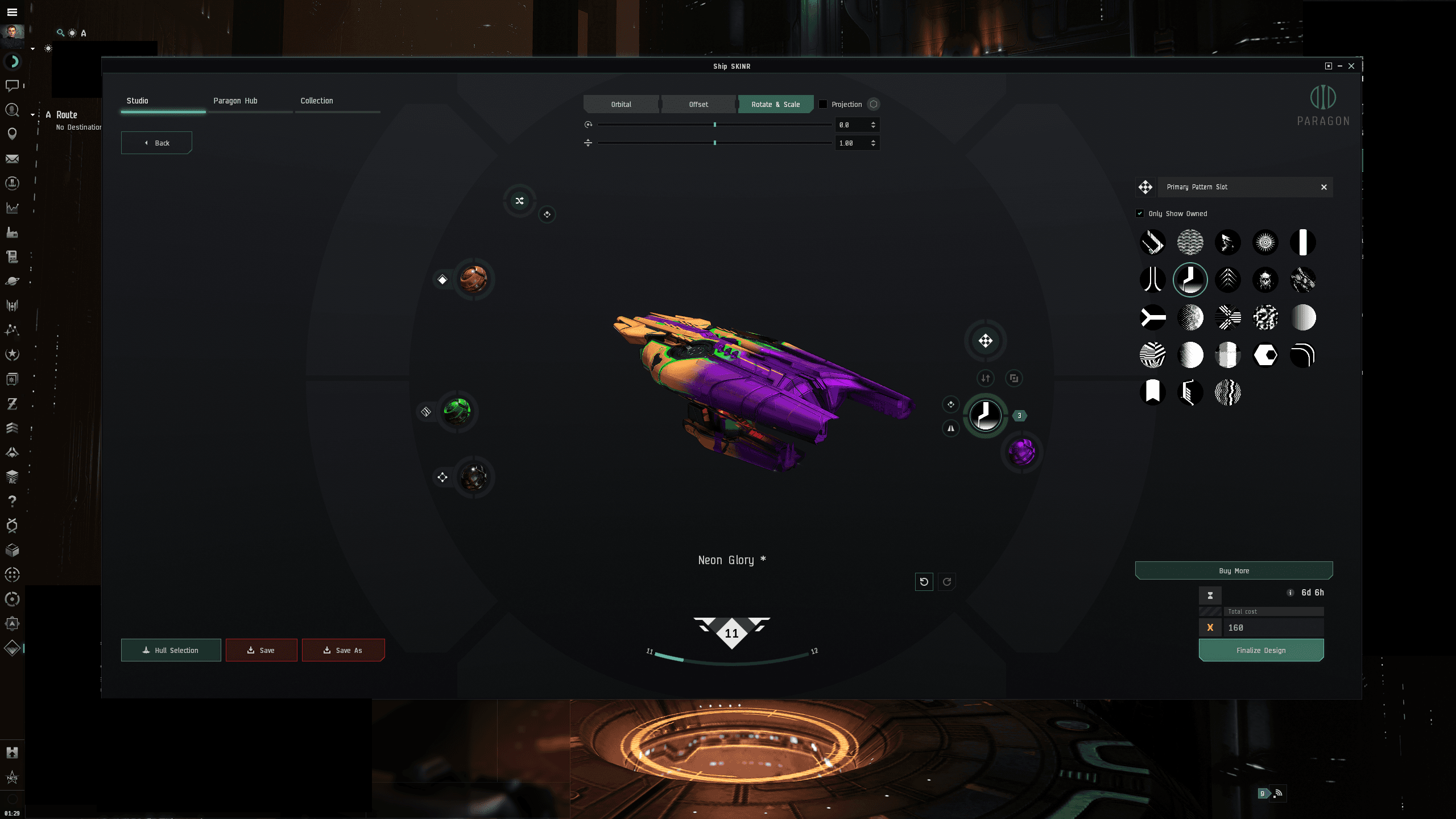Image resolution: width=1456 pixels, height=819 pixels.
Task: Toggle the Projection checkbox
Action: pyautogui.click(x=823, y=104)
